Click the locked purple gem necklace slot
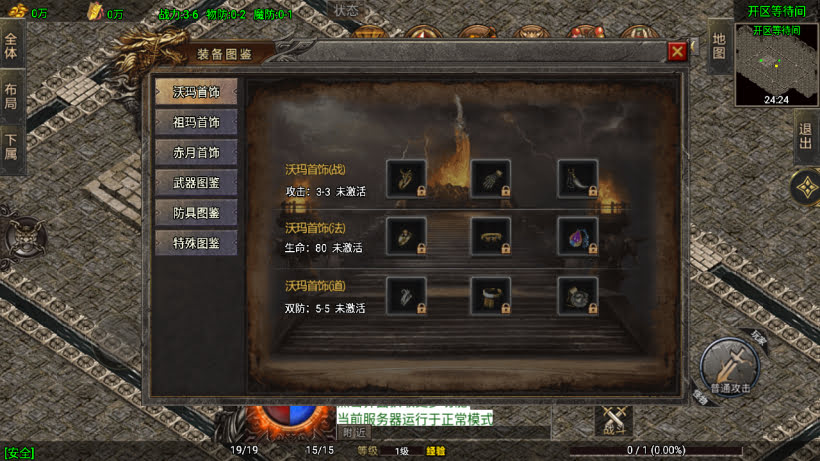 tap(578, 237)
